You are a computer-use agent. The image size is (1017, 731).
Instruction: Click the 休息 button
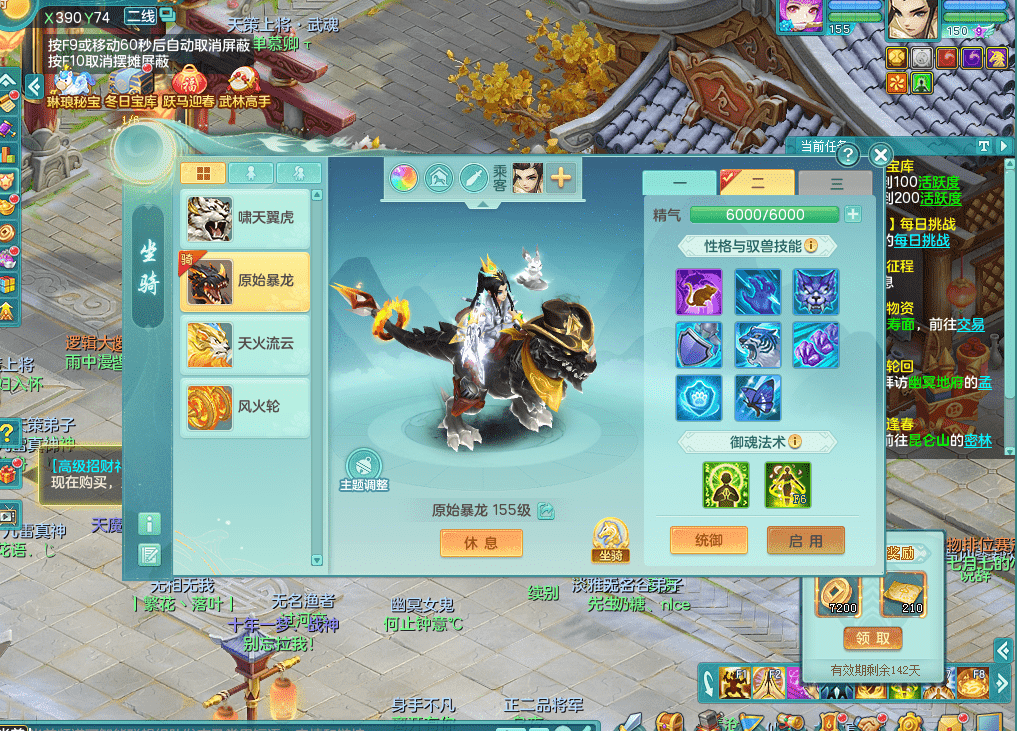pyautogui.click(x=481, y=542)
